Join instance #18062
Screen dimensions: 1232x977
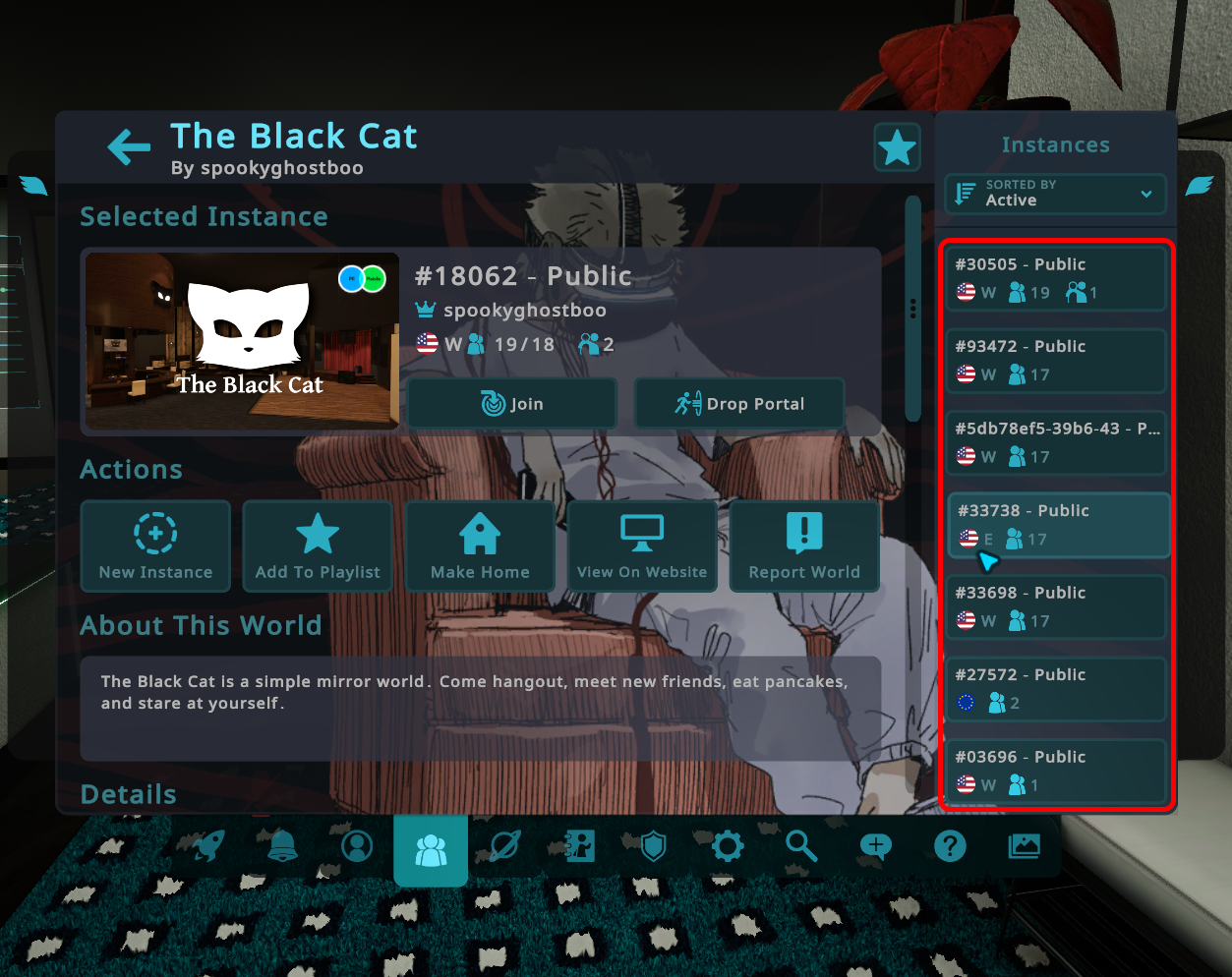(512, 403)
